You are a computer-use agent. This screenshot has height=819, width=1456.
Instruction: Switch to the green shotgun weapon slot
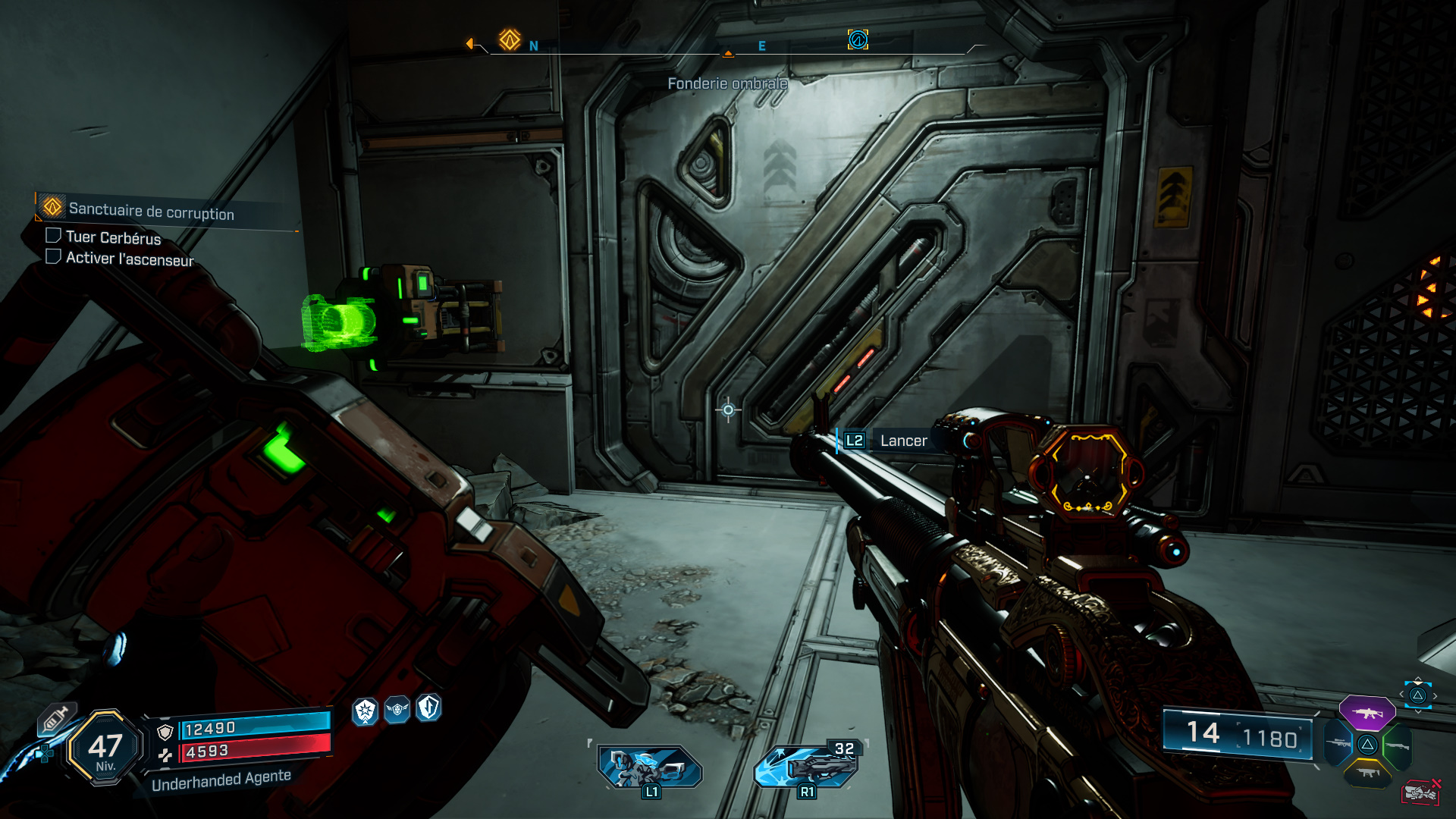(1397, 745)
